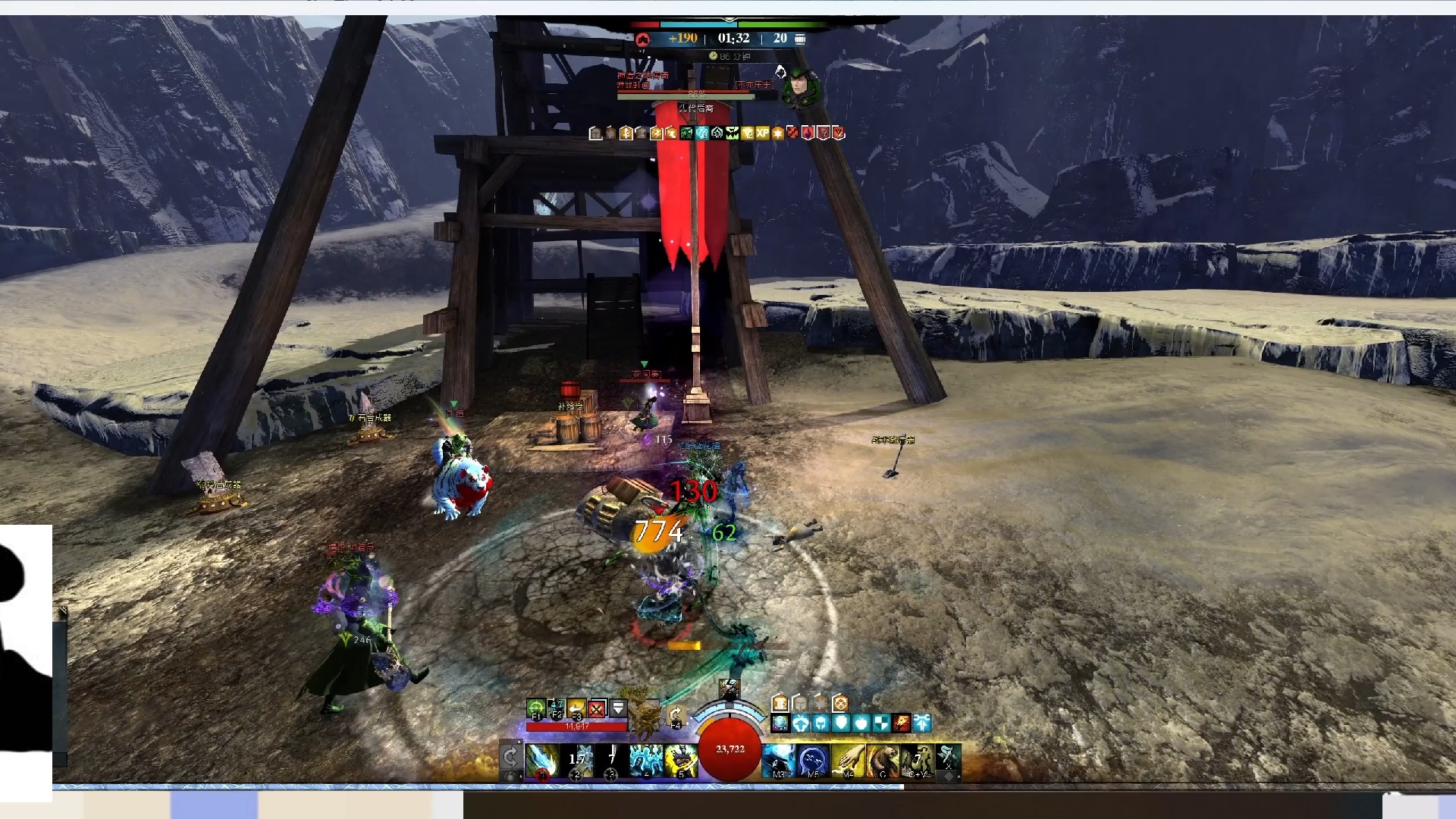This screenshot has width=1456, height=819.
Task: Select the target's green hooded portrait
Action: (x=802, y=87)
